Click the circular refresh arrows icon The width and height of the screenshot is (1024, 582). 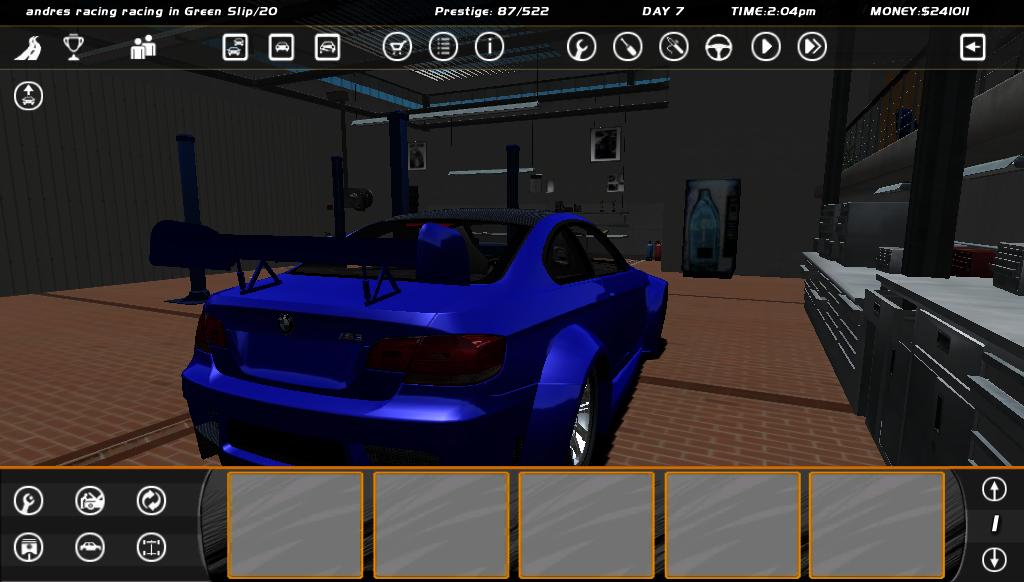(151, 500)
